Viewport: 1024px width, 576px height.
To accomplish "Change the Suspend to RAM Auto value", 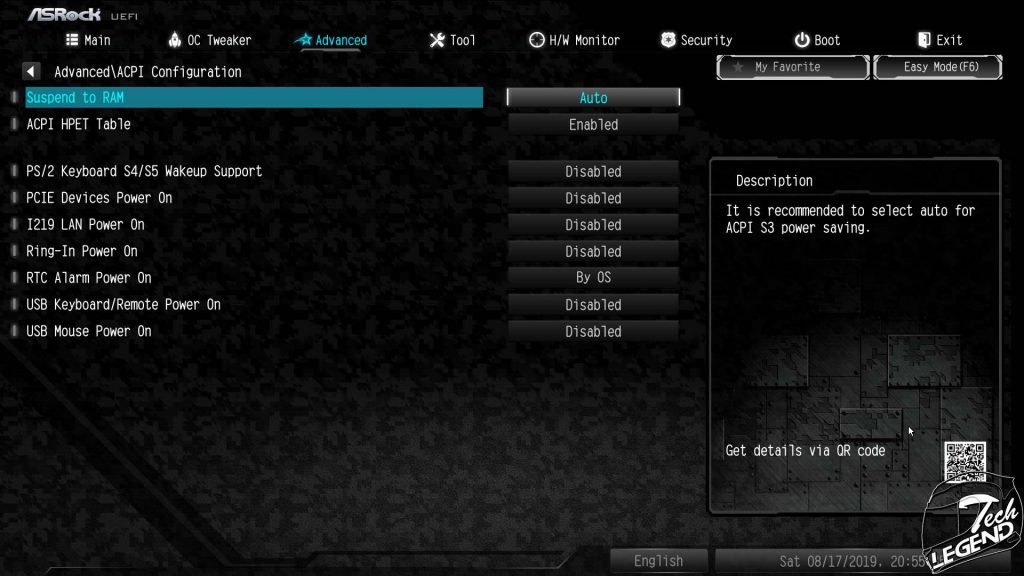I will pyautogui.click(x=593, y=98).
